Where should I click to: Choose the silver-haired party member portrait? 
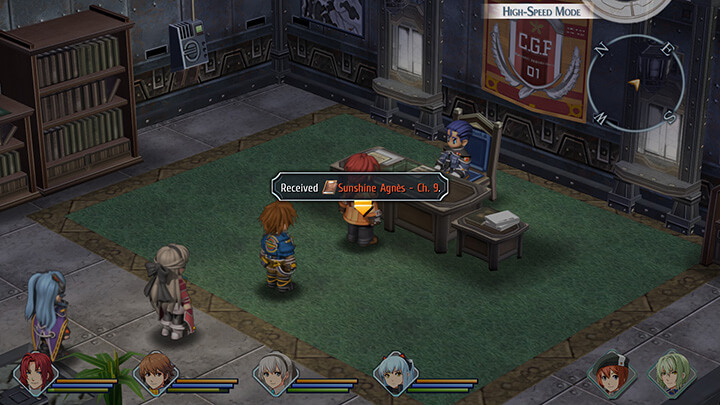click(274, 375)
